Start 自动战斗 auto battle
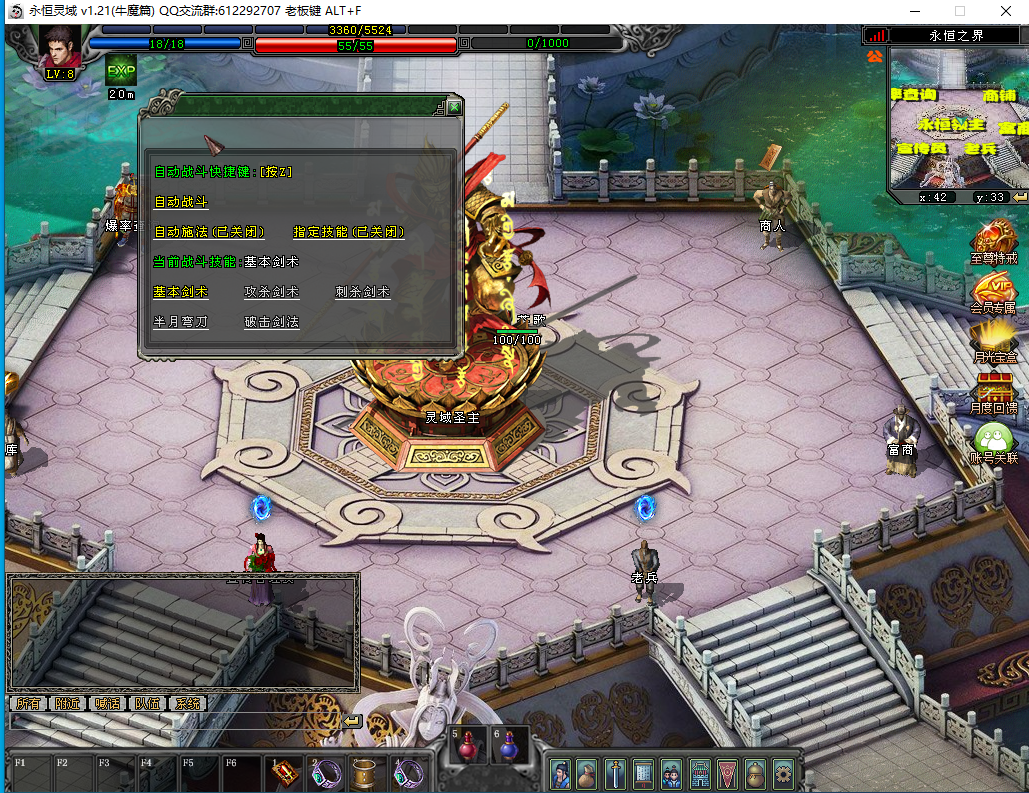The width and height of the screenshot is (1029, 793). click(181, 202)
